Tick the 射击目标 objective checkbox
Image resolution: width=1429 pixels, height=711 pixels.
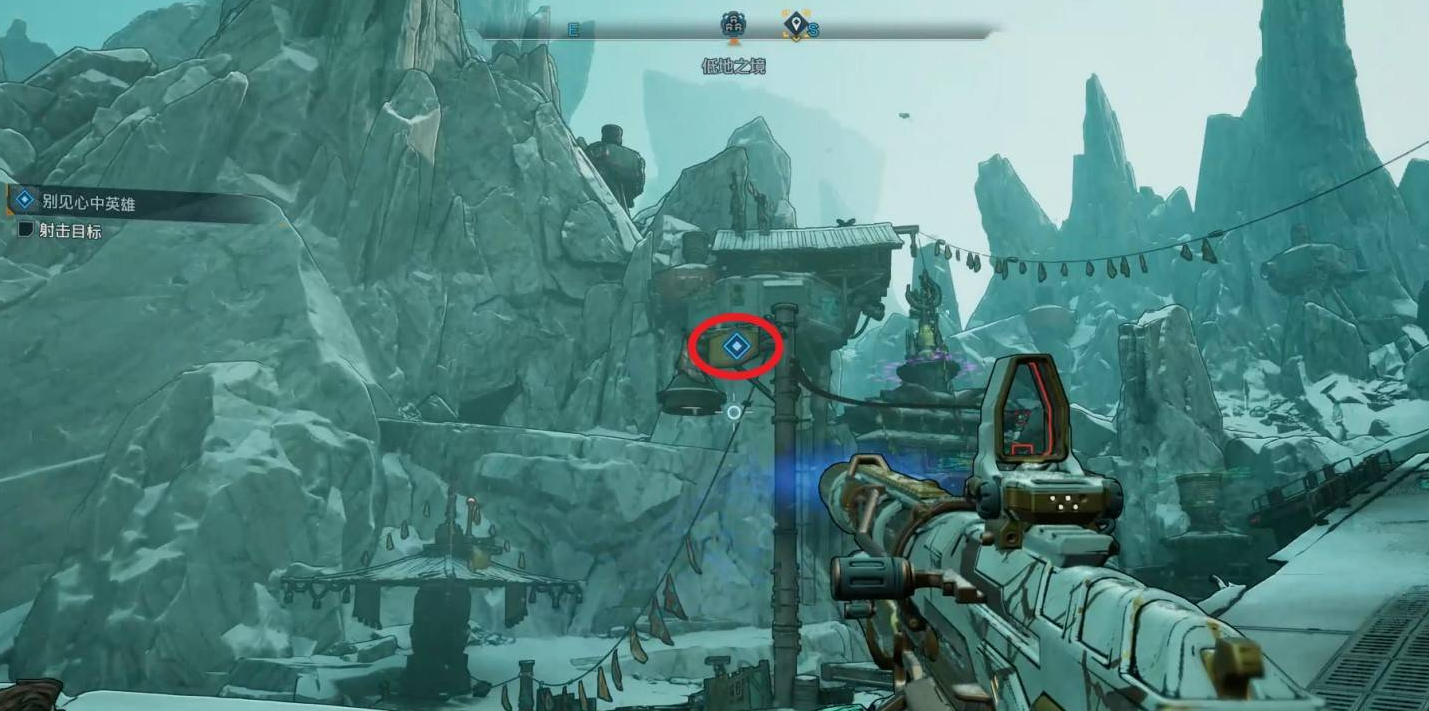pyautogui.click(x=26, y=230)
